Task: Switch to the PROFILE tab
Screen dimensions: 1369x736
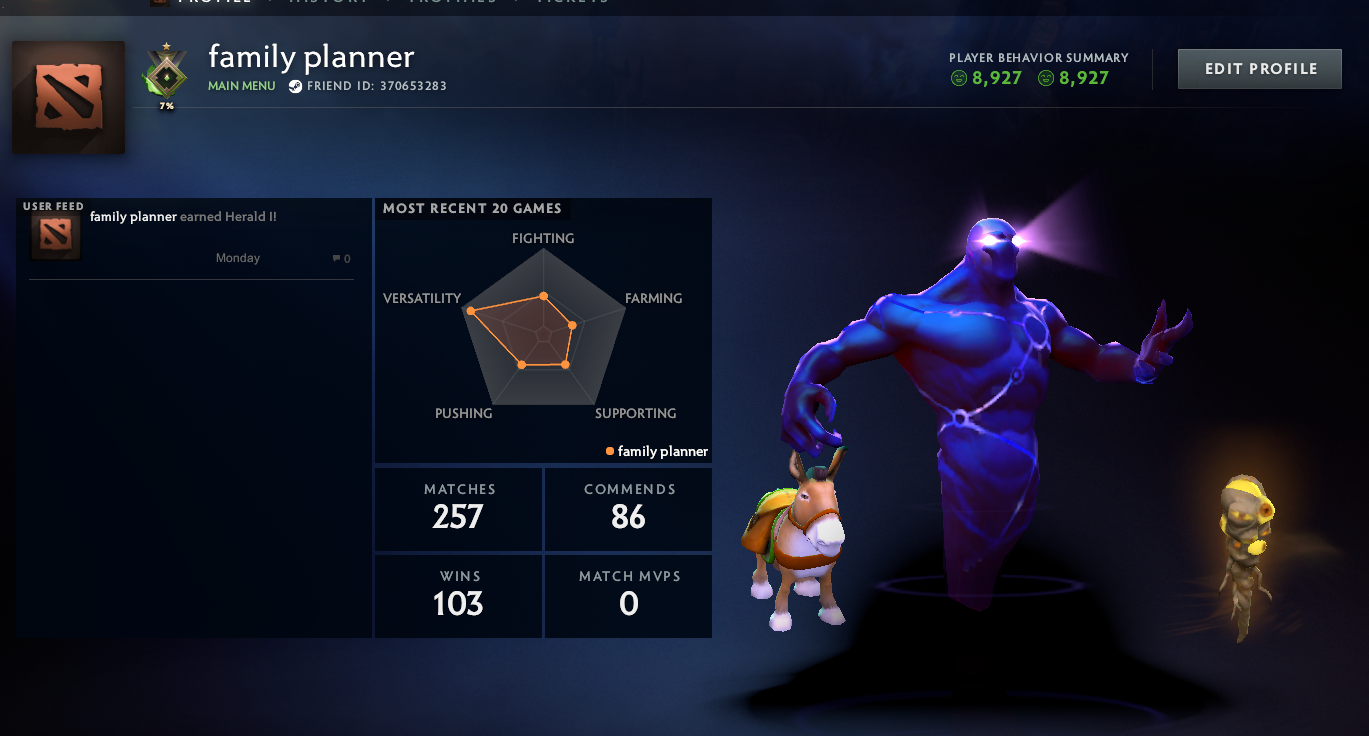Action: [214, 3]
